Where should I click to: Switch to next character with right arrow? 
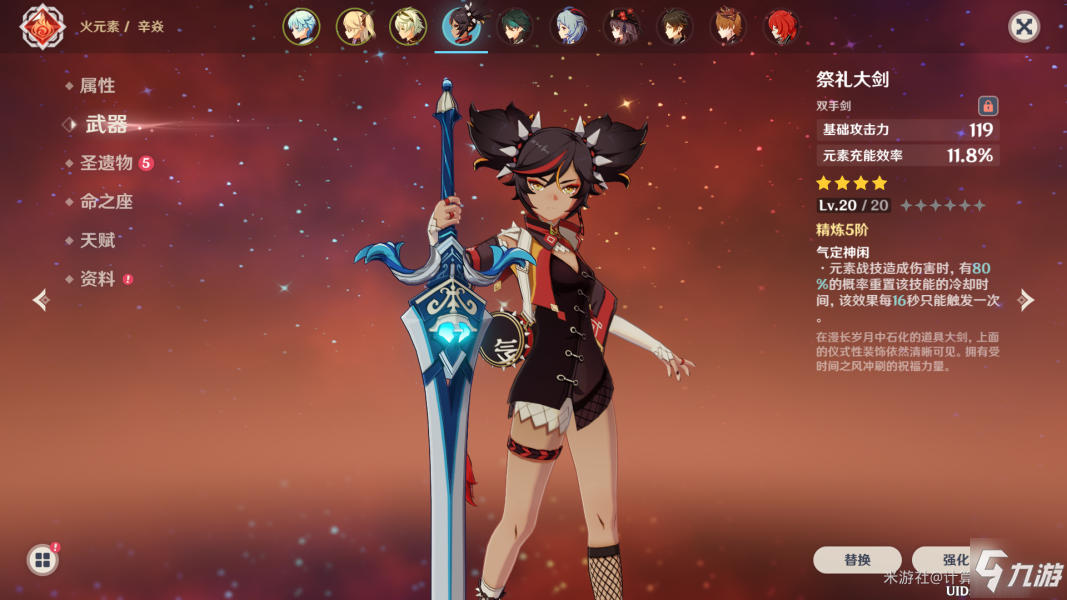click(1026, 300)
